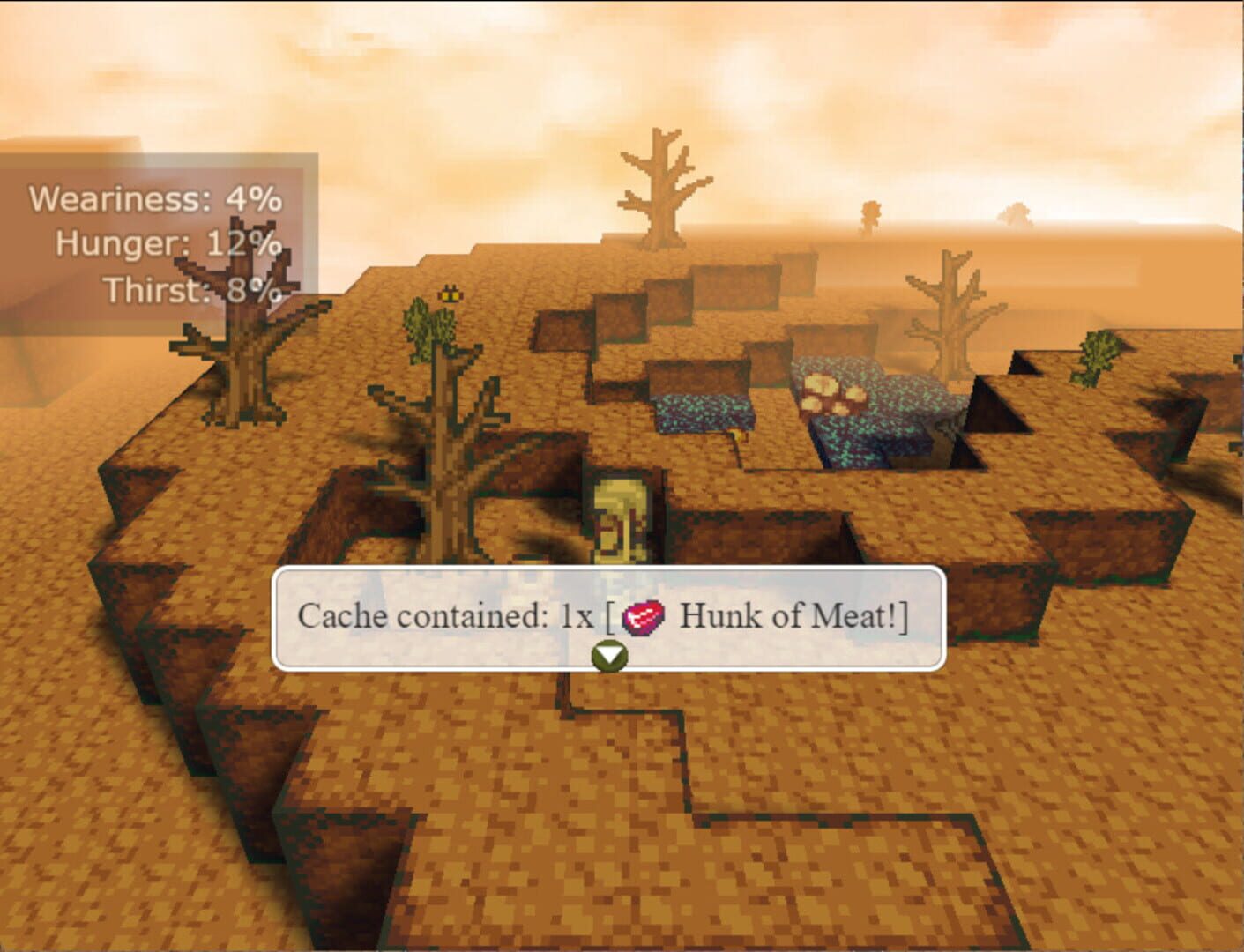This screenshot has height=952, width=1244.
Task: Select the small orange tree in the distance
Action: point(871,212)
